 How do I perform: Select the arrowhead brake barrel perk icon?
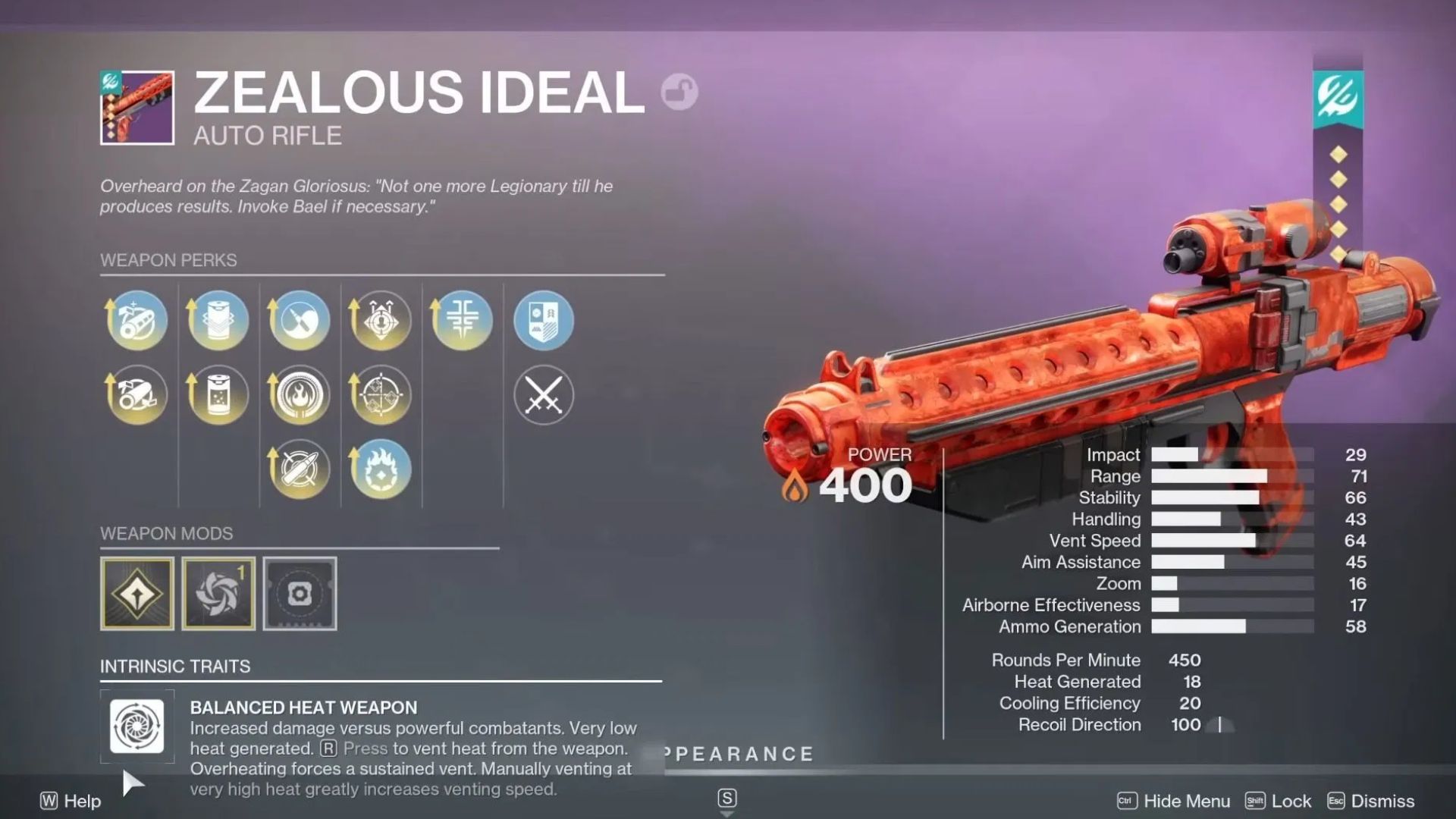click(136, 321)
